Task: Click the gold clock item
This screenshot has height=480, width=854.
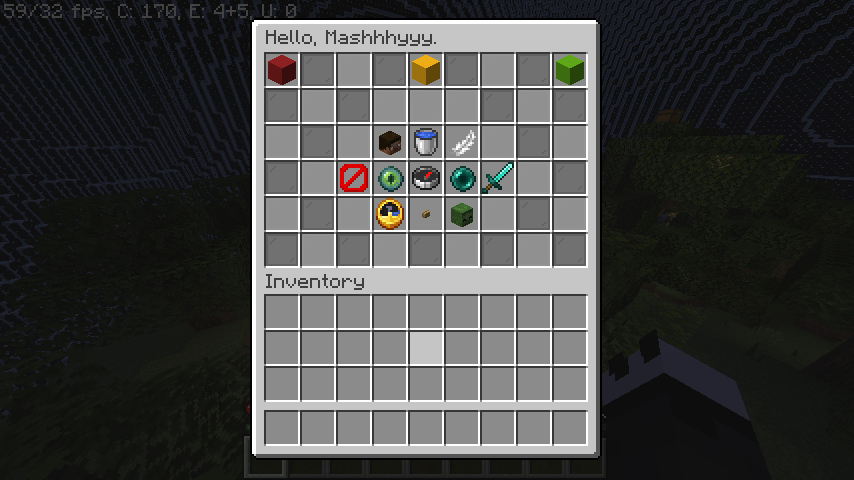Action: 390,214
